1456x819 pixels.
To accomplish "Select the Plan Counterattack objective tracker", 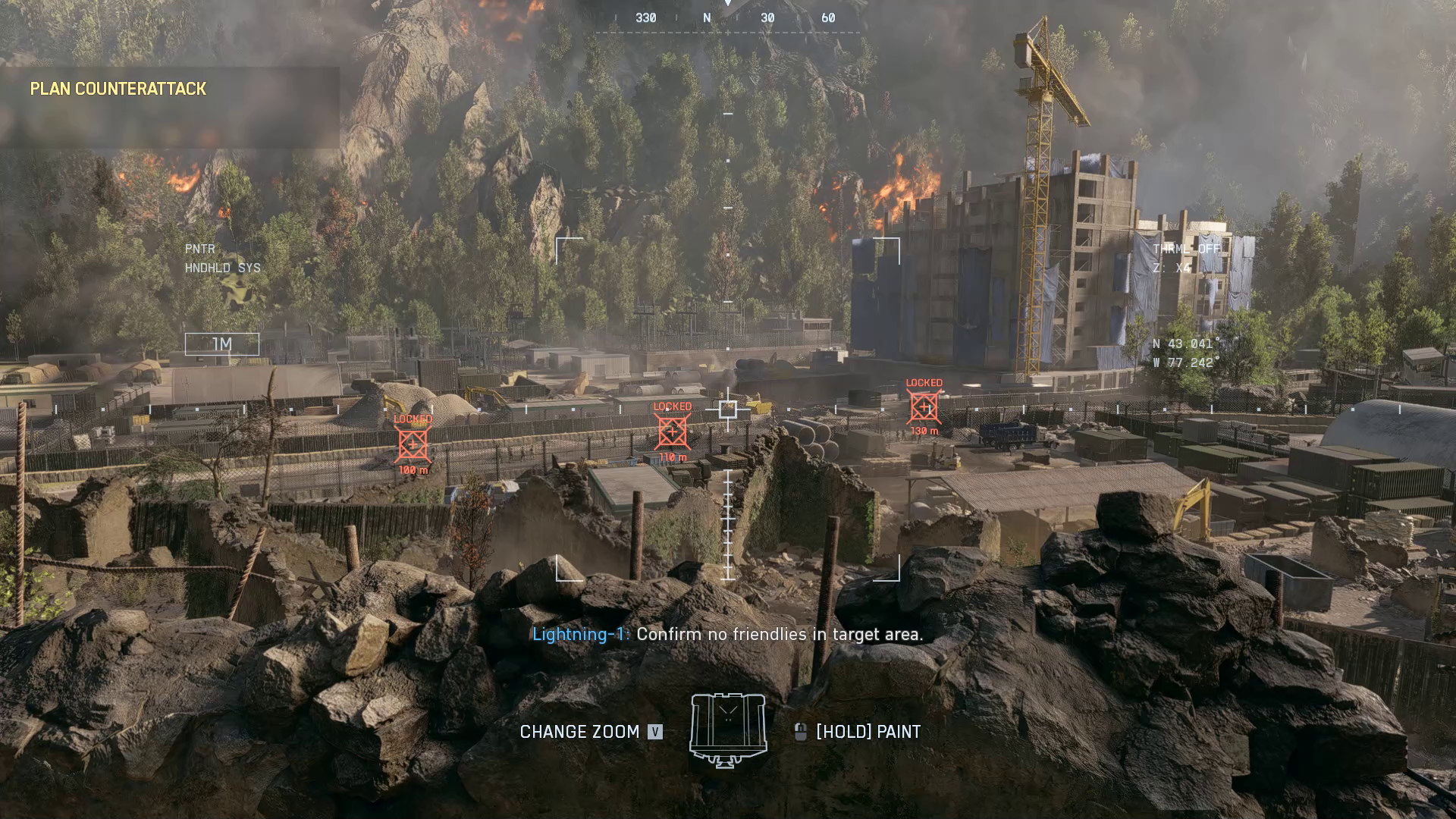I will pyautogui.click(x=118, y=89).
